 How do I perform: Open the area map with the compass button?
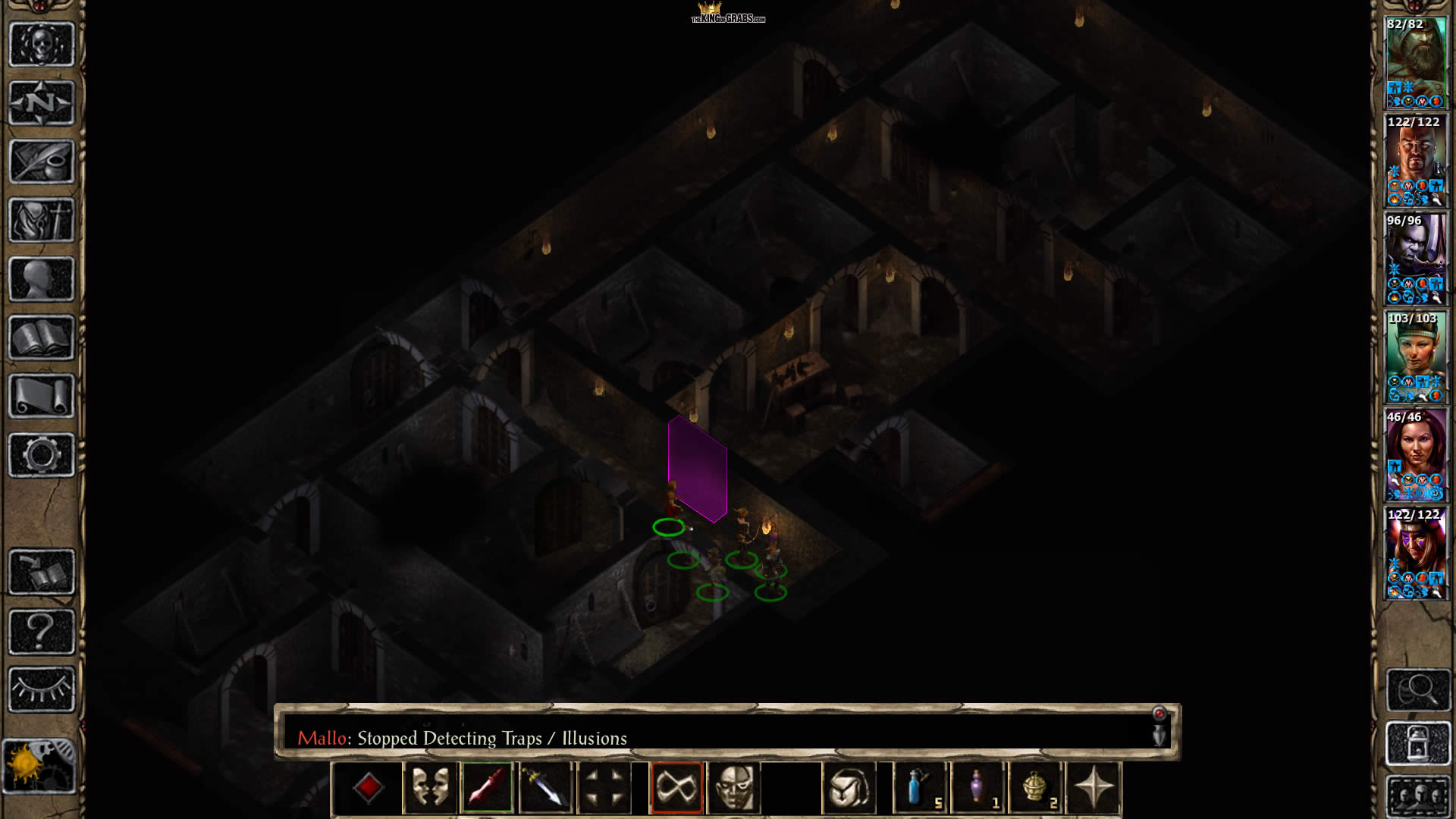point(42,103)
